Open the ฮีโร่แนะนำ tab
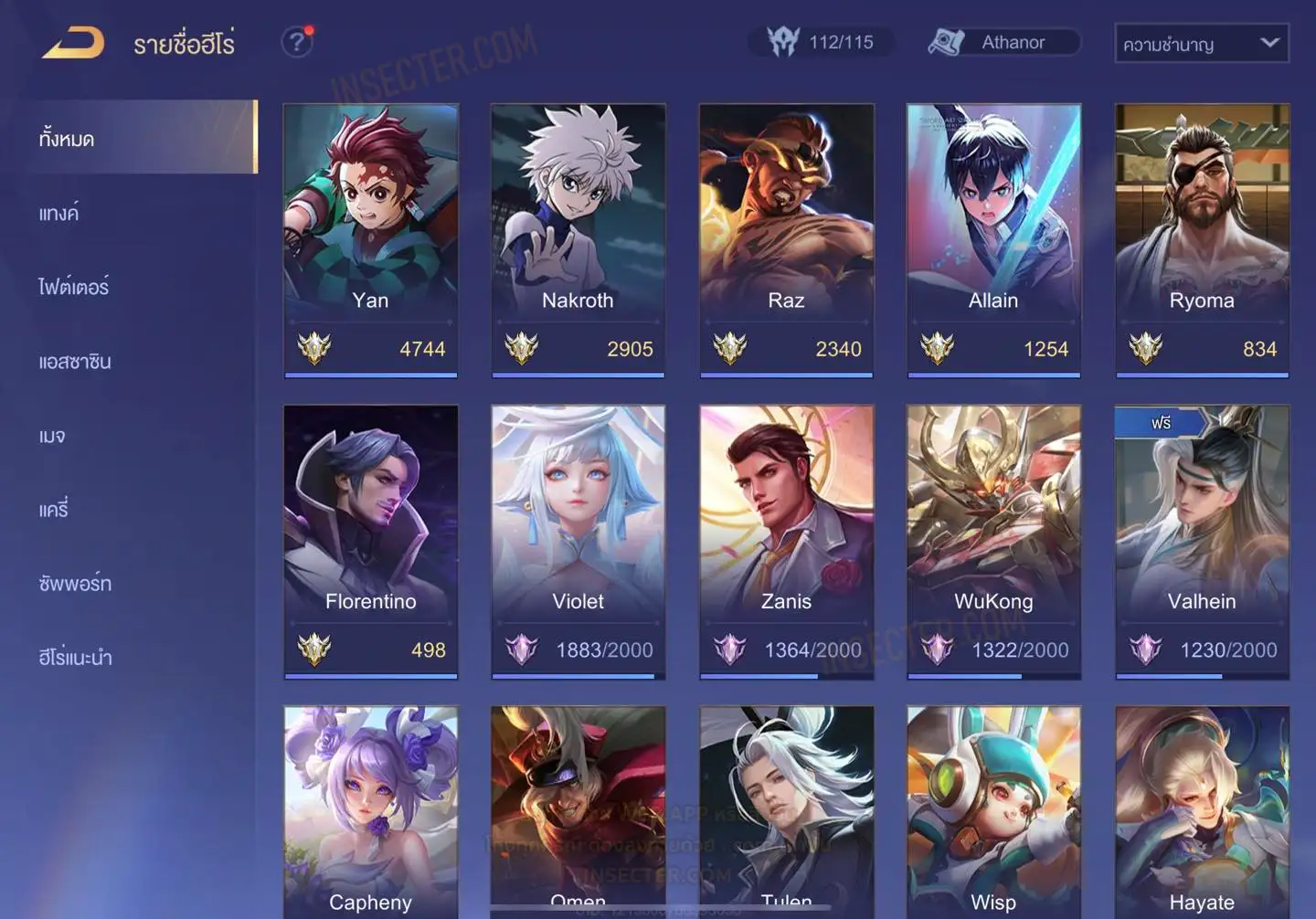1316x919 pixels. [75, 658]
